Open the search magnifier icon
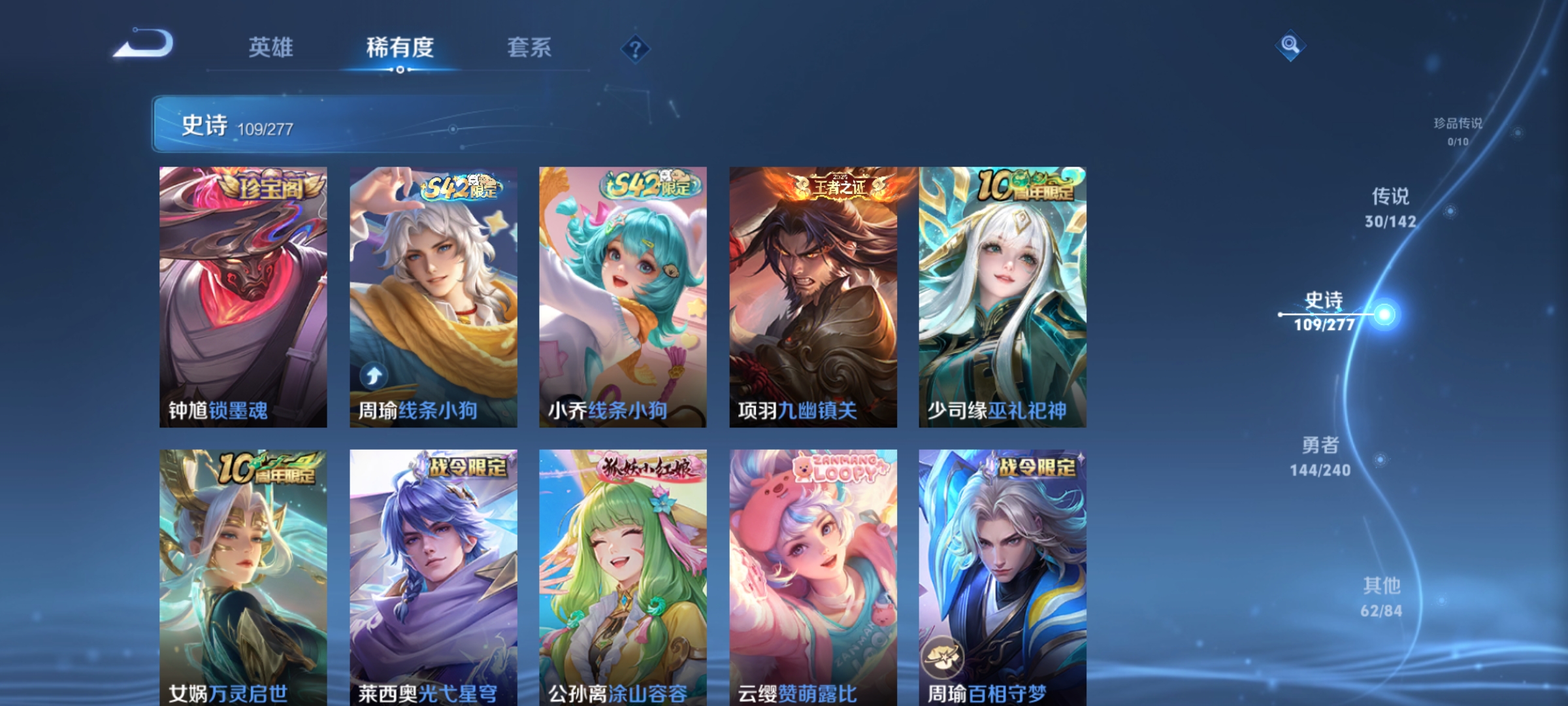This screenshot has height=706, width=1568. click(1289, 44)
